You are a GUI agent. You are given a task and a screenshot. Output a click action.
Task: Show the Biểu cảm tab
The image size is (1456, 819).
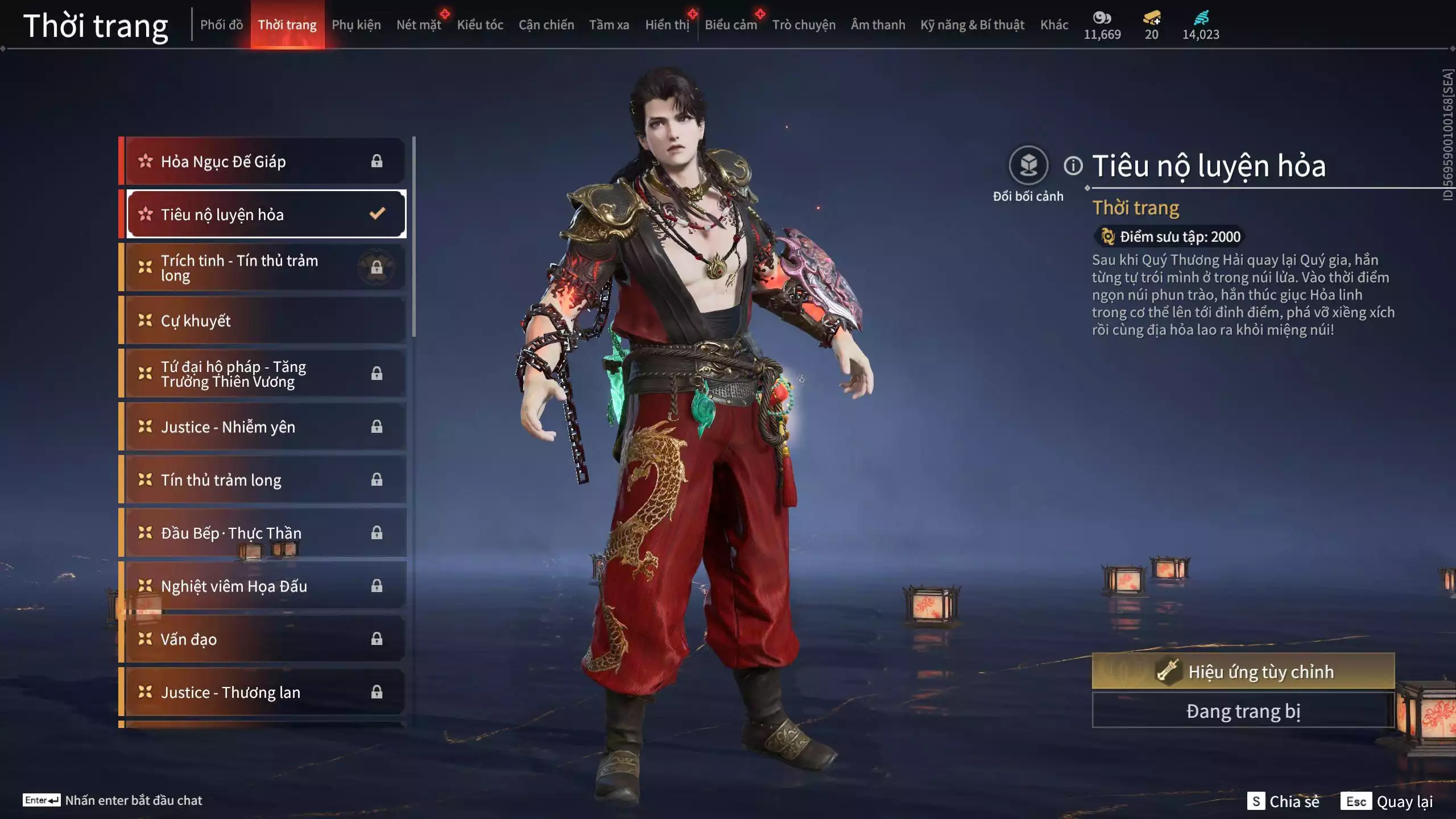pos(731,25)
